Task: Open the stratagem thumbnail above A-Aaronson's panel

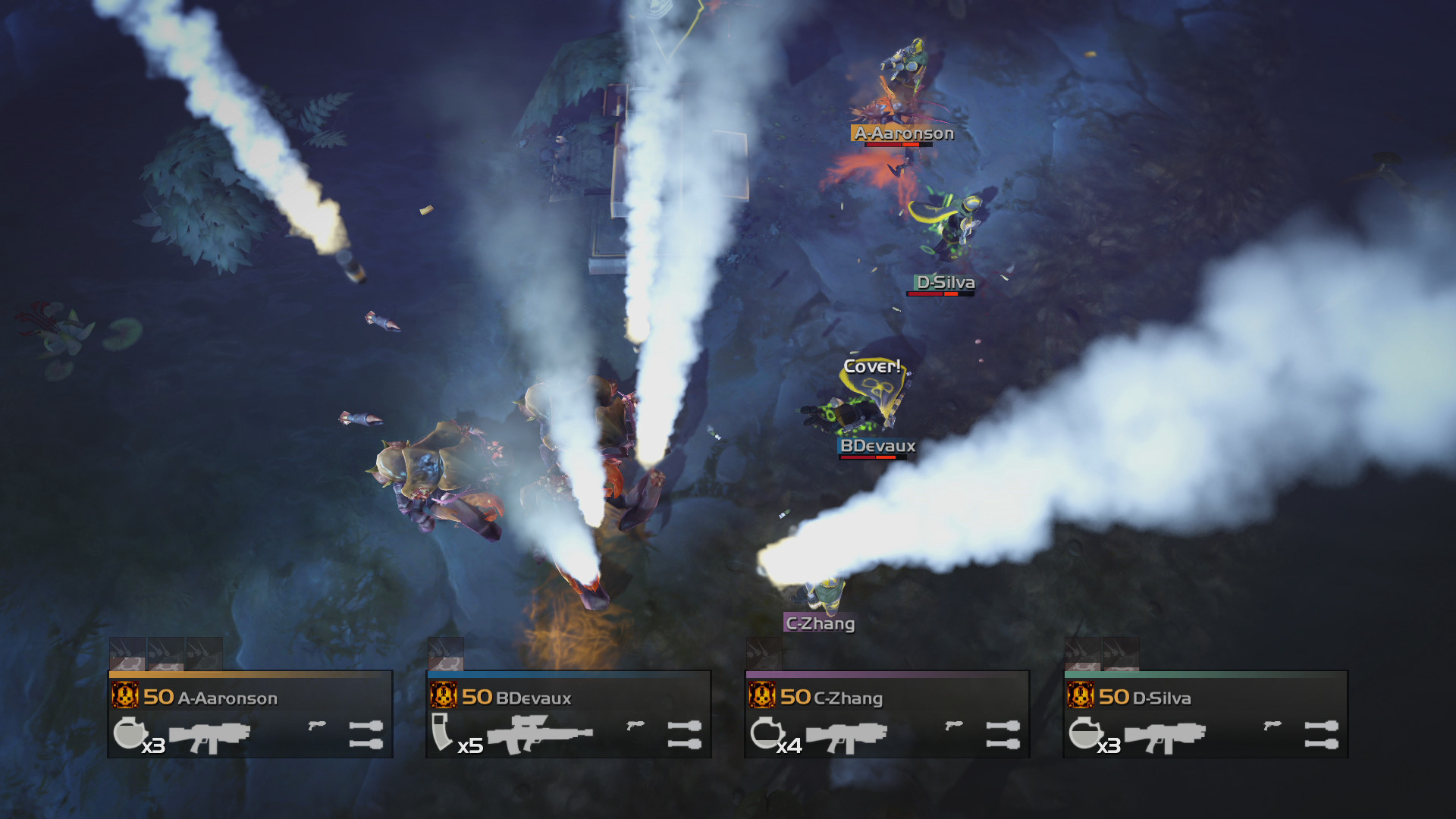Action: [x=129, y=654]
